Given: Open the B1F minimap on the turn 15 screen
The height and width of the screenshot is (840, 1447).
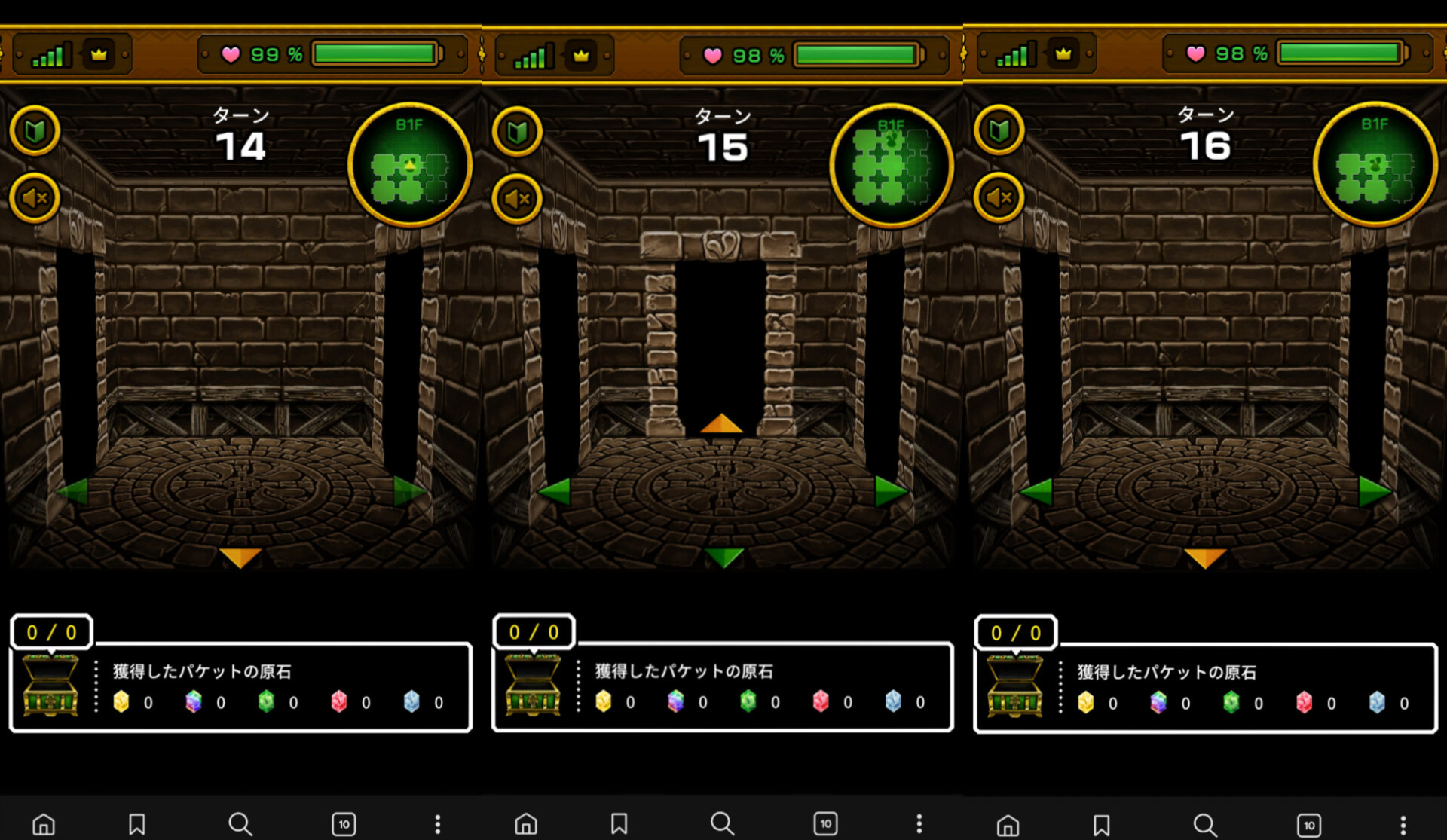Looking at the screenshot, I should point(892,165).
